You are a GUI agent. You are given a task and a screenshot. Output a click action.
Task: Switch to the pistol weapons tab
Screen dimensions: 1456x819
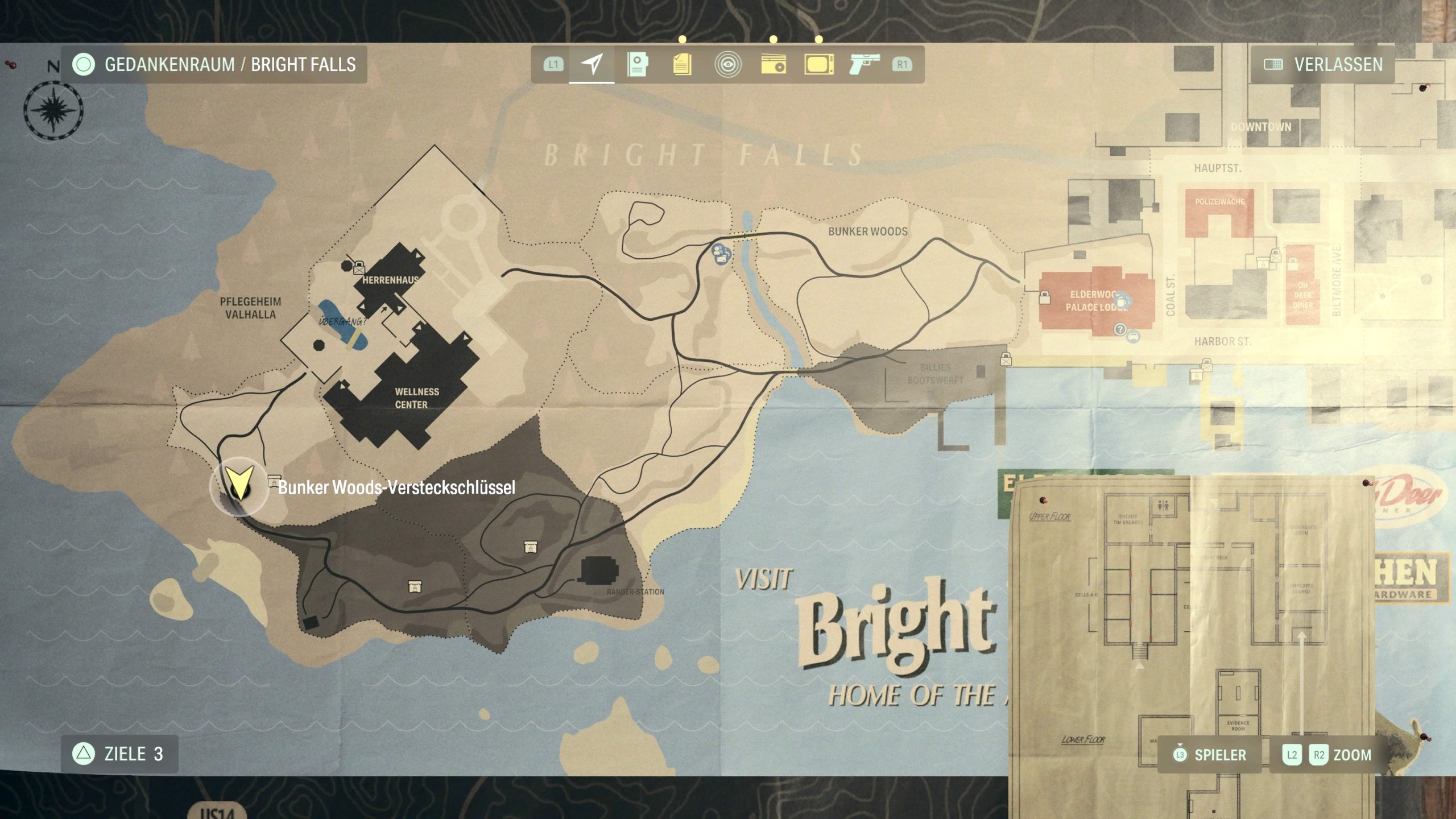point(864,64)
